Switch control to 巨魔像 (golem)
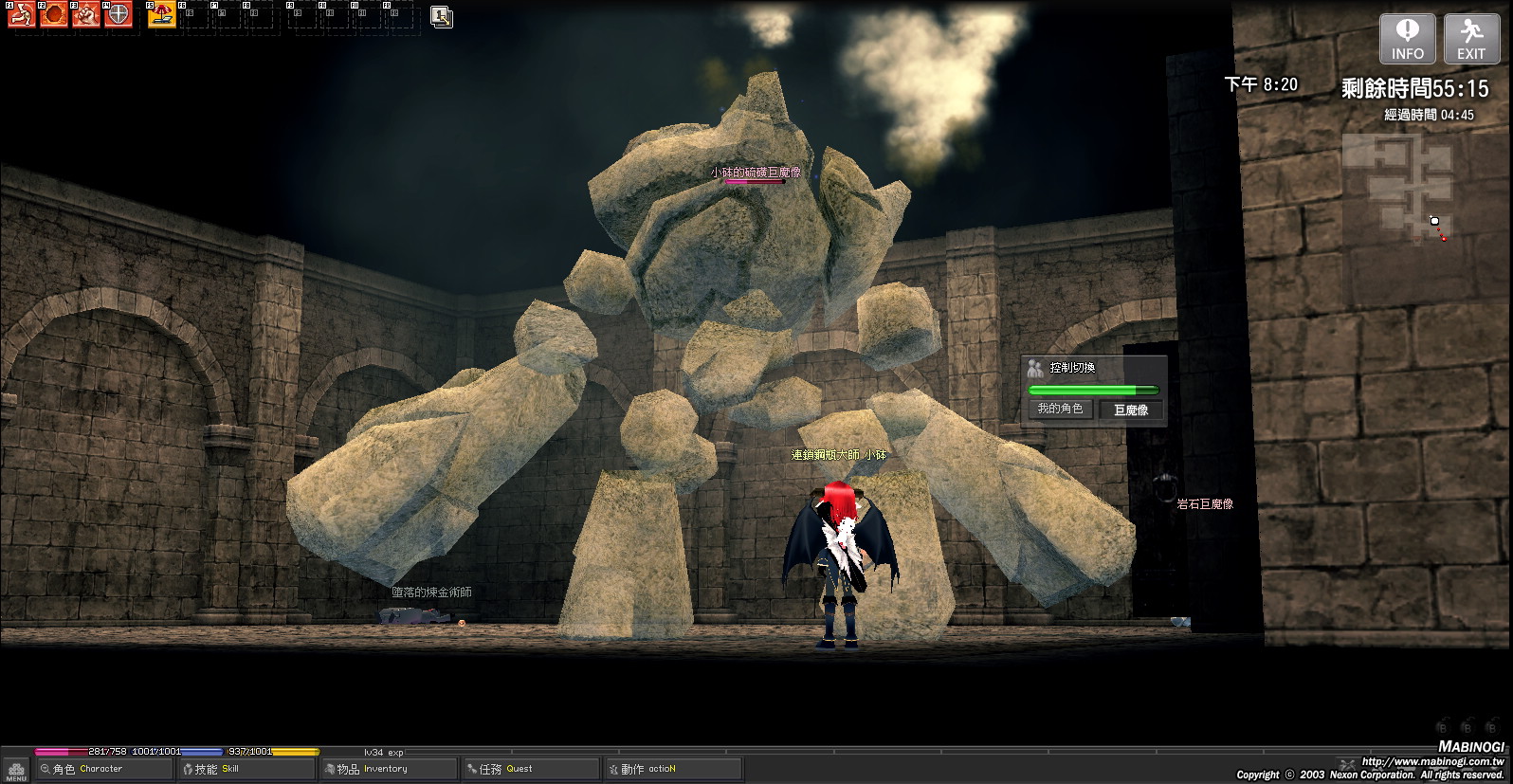 click(1130, 410)
